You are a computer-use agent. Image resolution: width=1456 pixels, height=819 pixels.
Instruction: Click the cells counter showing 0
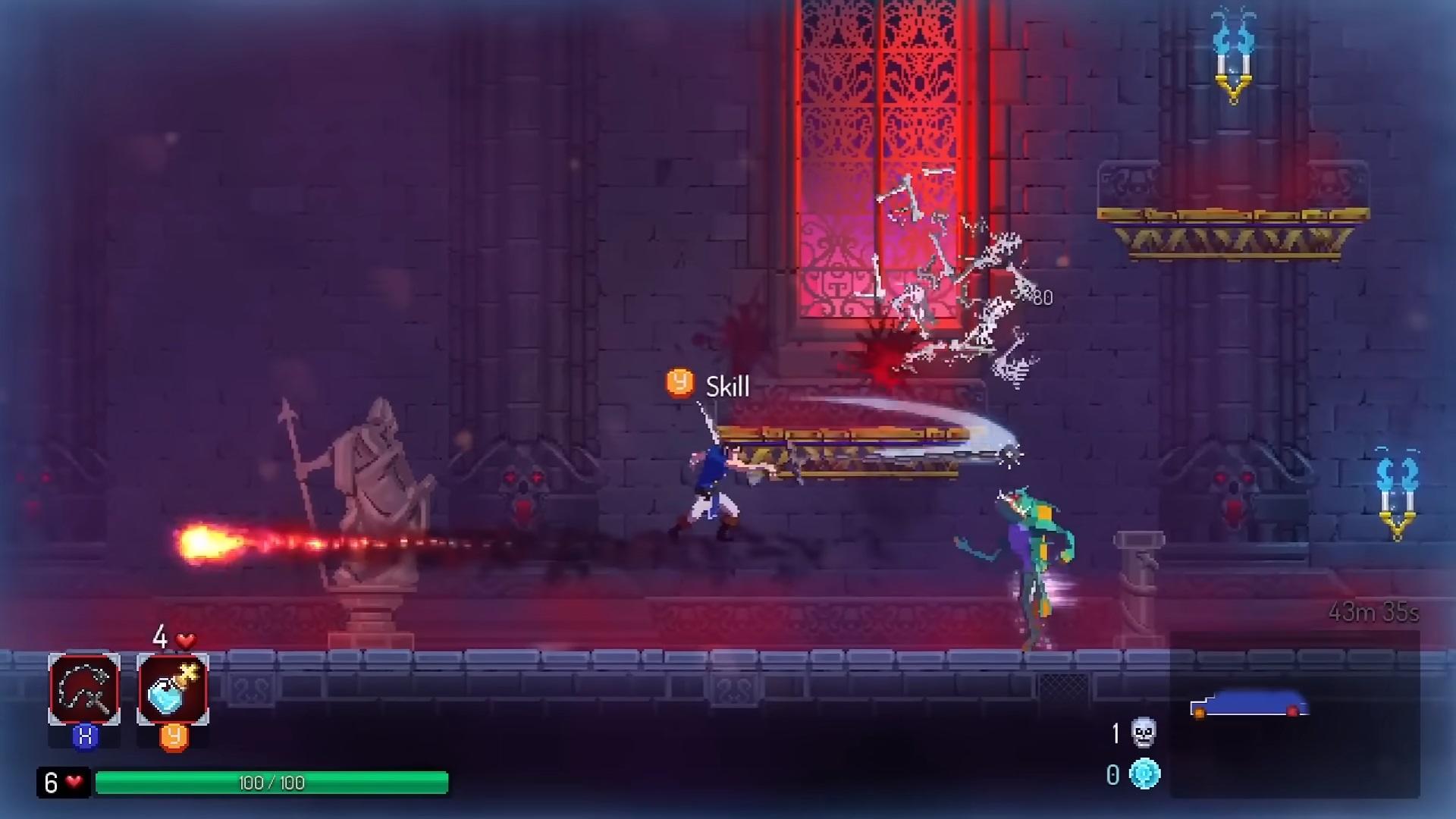[x=1112, y=773]
